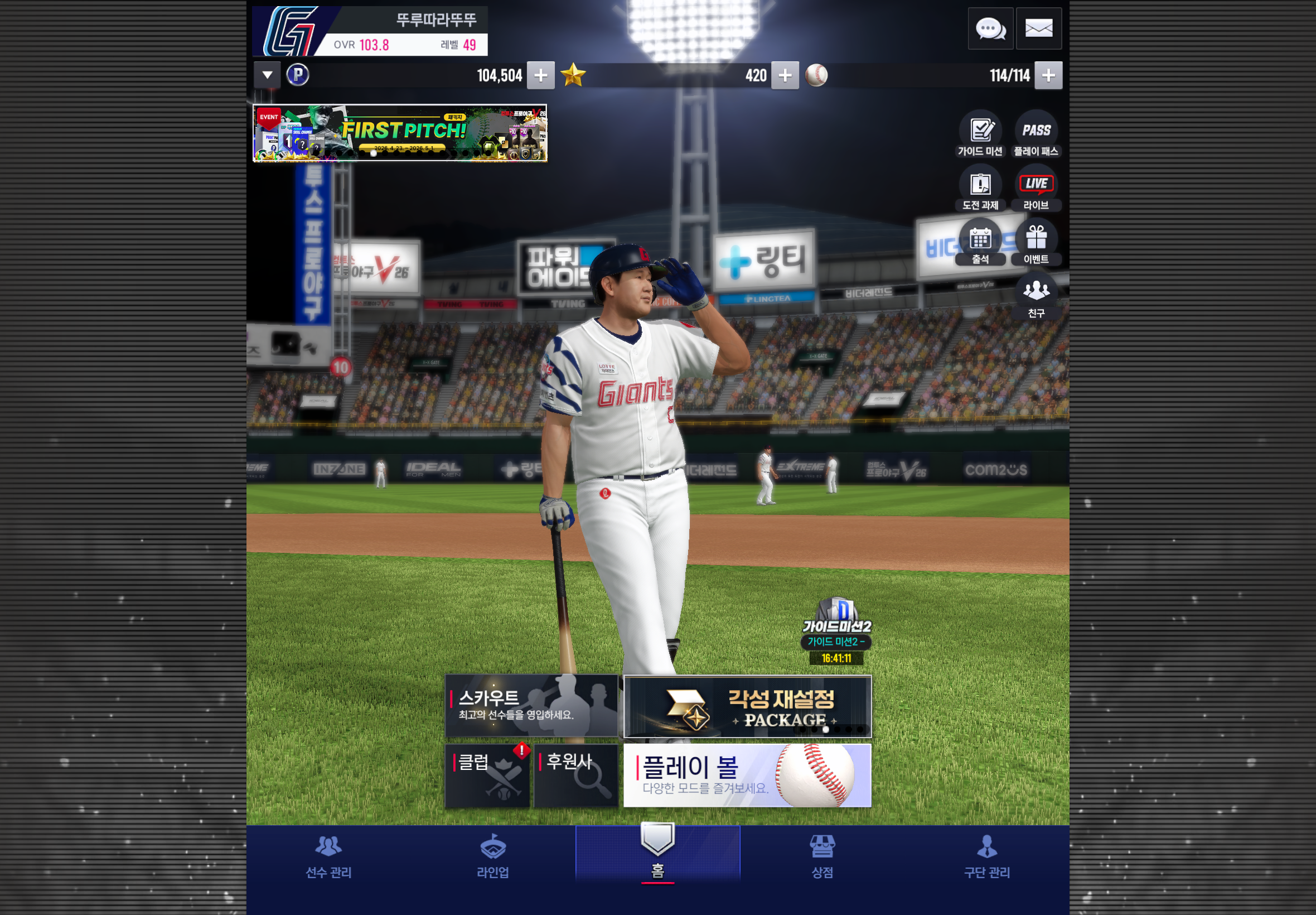Open the 후원사 sponsor menu
Viewport: 1316px width, 915px height.
(x=575, y=776)
